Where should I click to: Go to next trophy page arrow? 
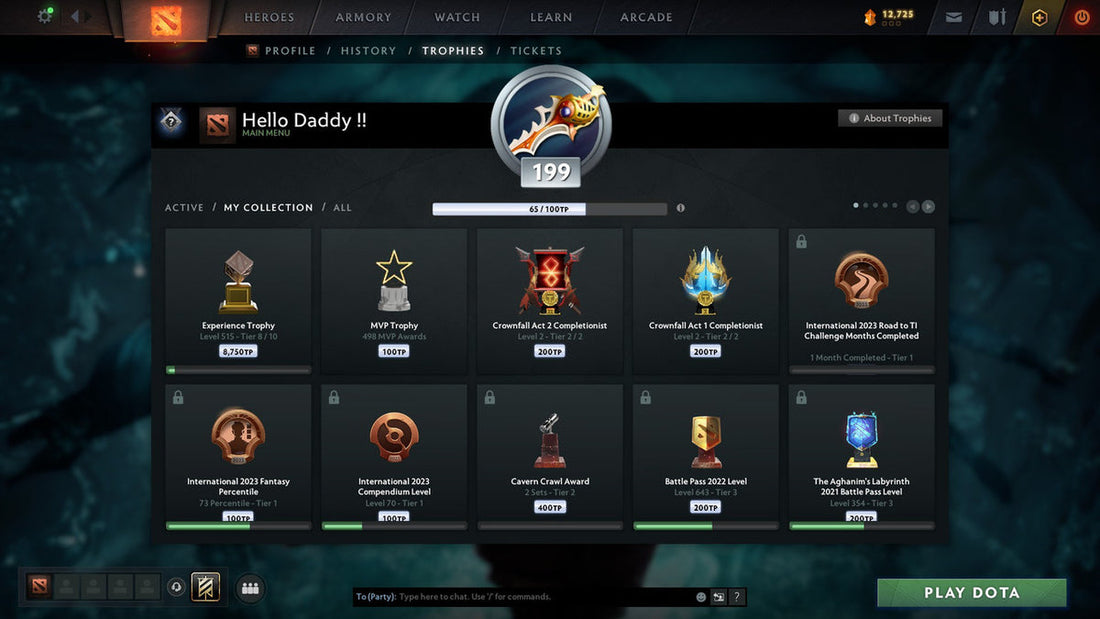pyautogui.click(x=928, y=207)
